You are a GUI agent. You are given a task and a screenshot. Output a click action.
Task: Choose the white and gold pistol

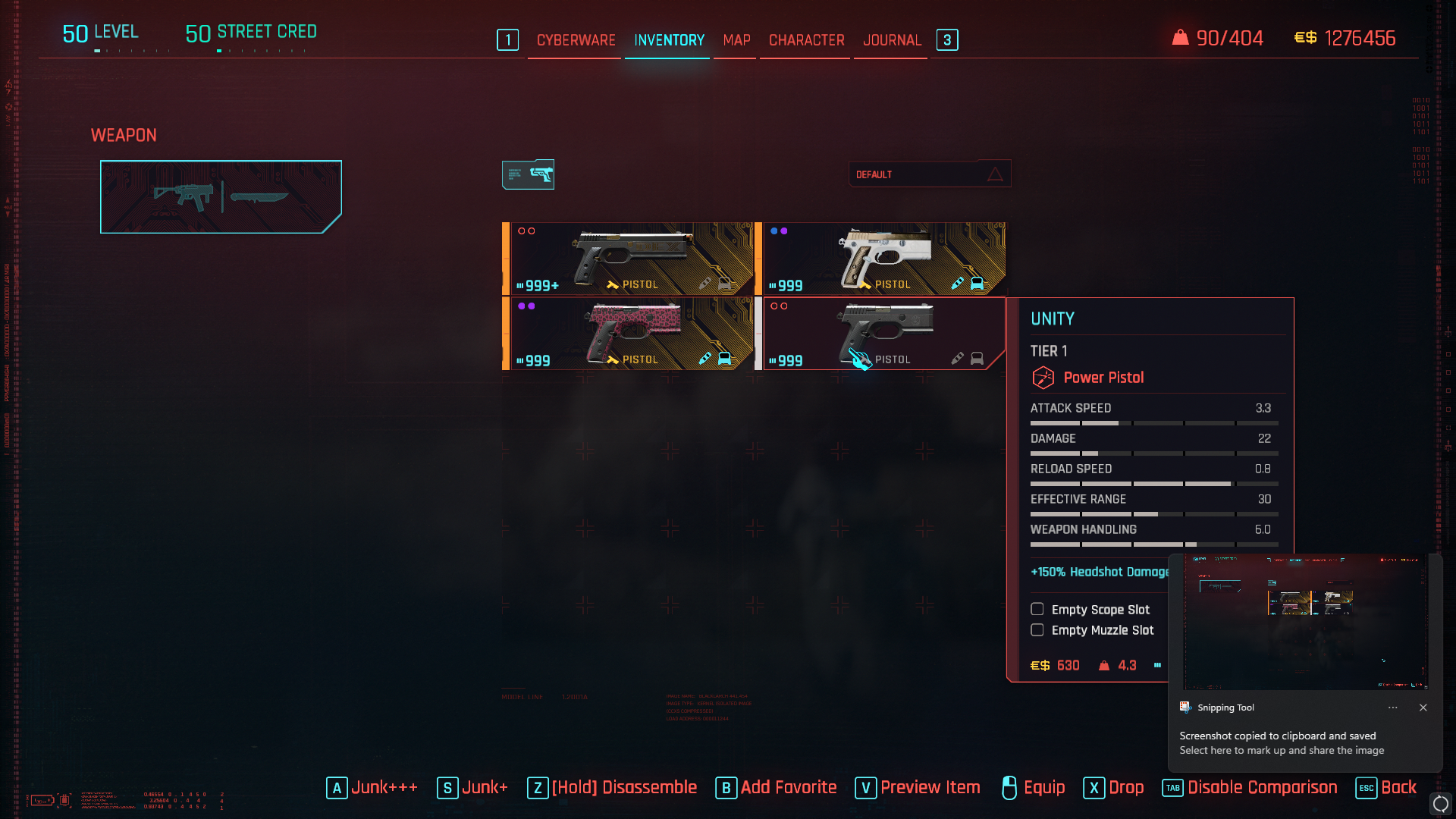tap(884, 259)
